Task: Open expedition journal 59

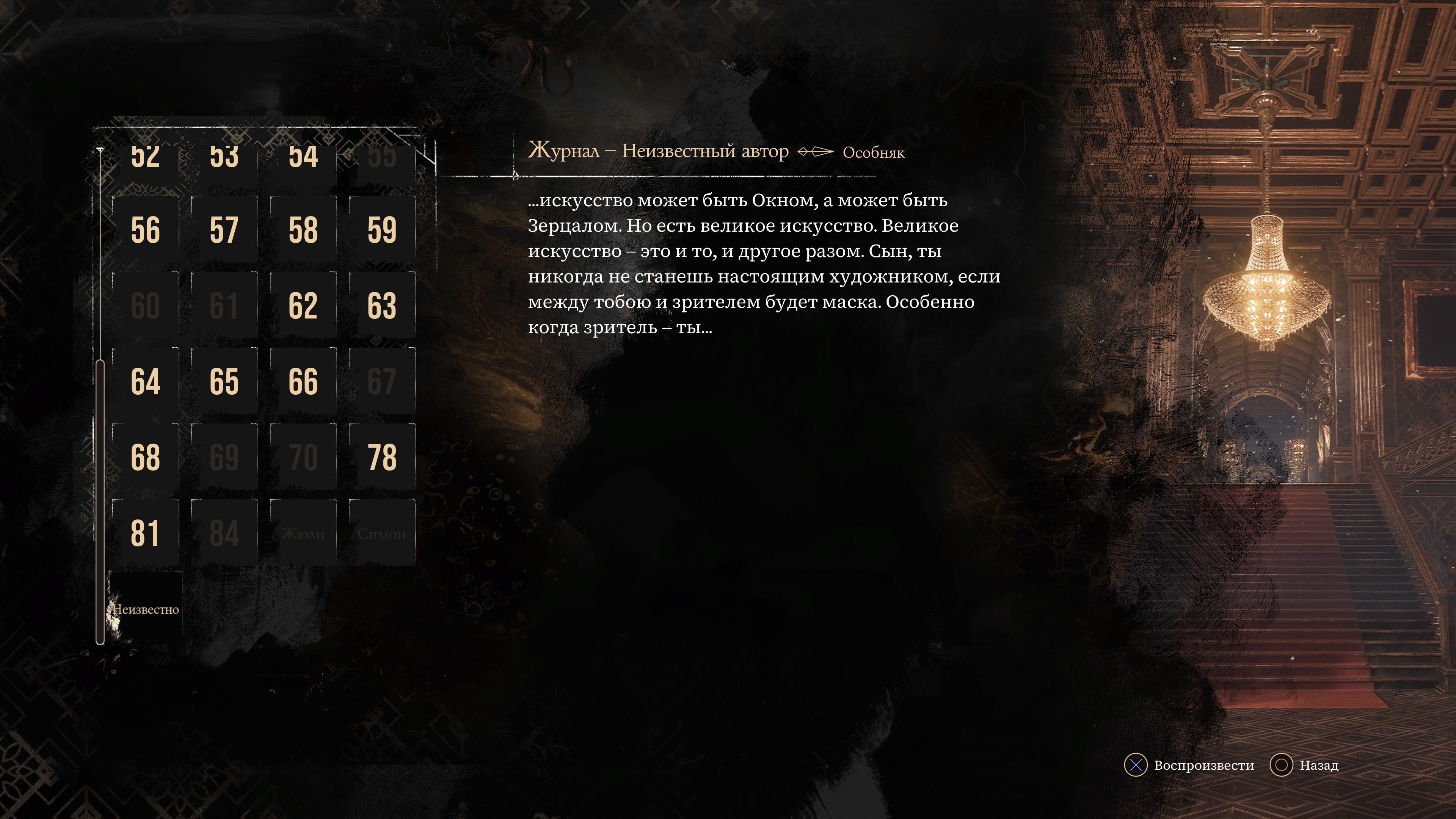Action: tap(381, 229)
